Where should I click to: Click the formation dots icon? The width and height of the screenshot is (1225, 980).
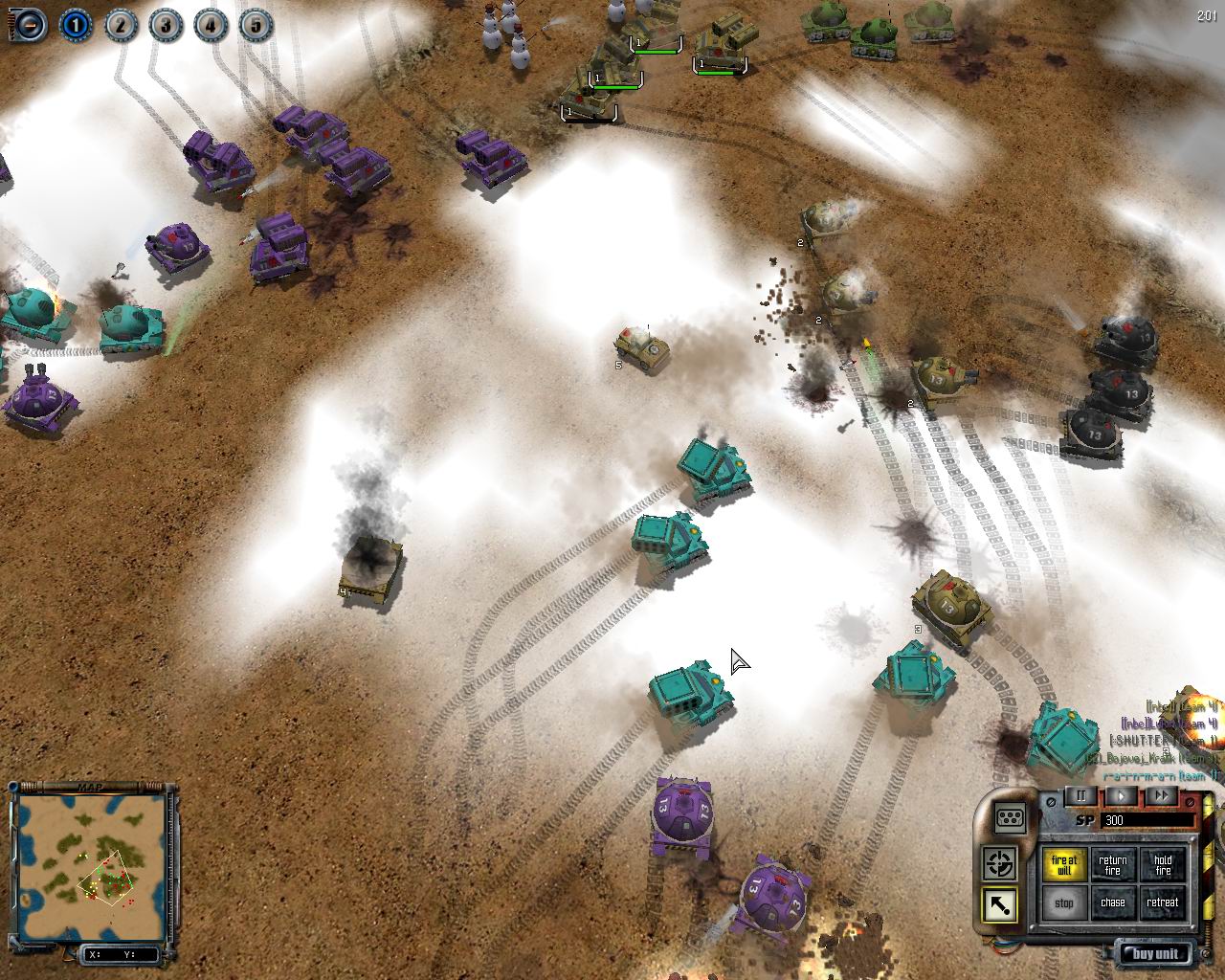click(x=1011, y=818)
